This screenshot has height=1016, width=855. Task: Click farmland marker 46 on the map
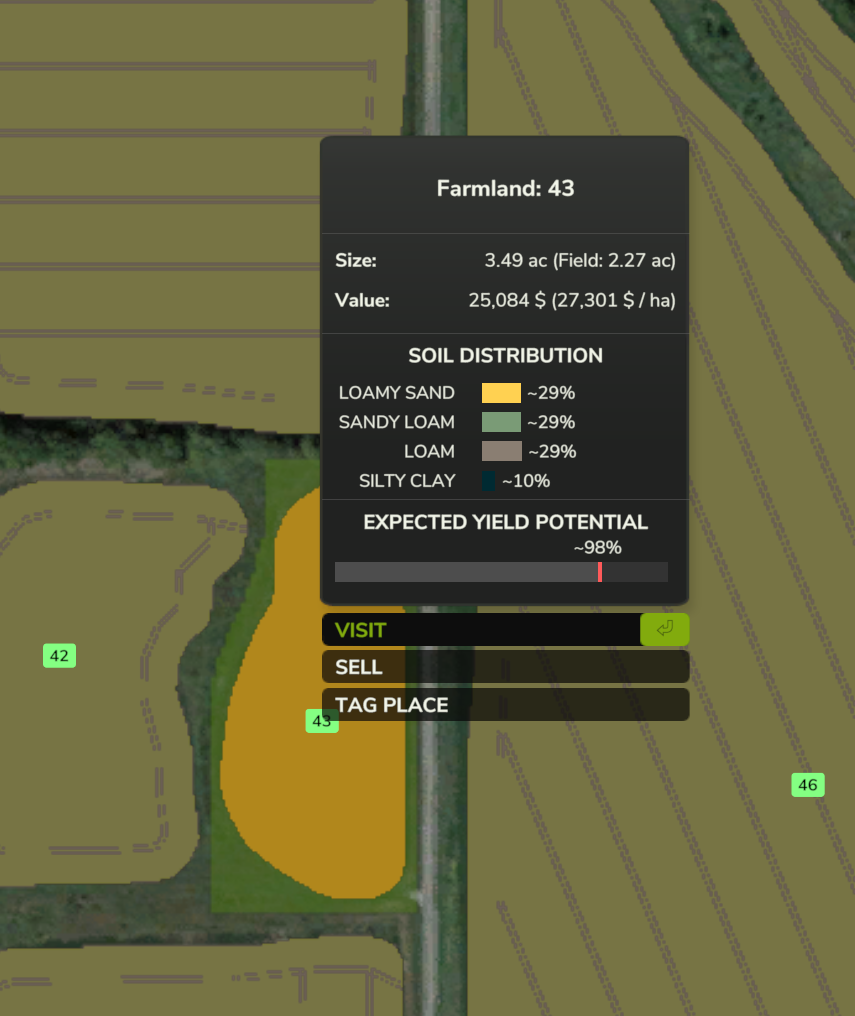click(x=808, y=785)
